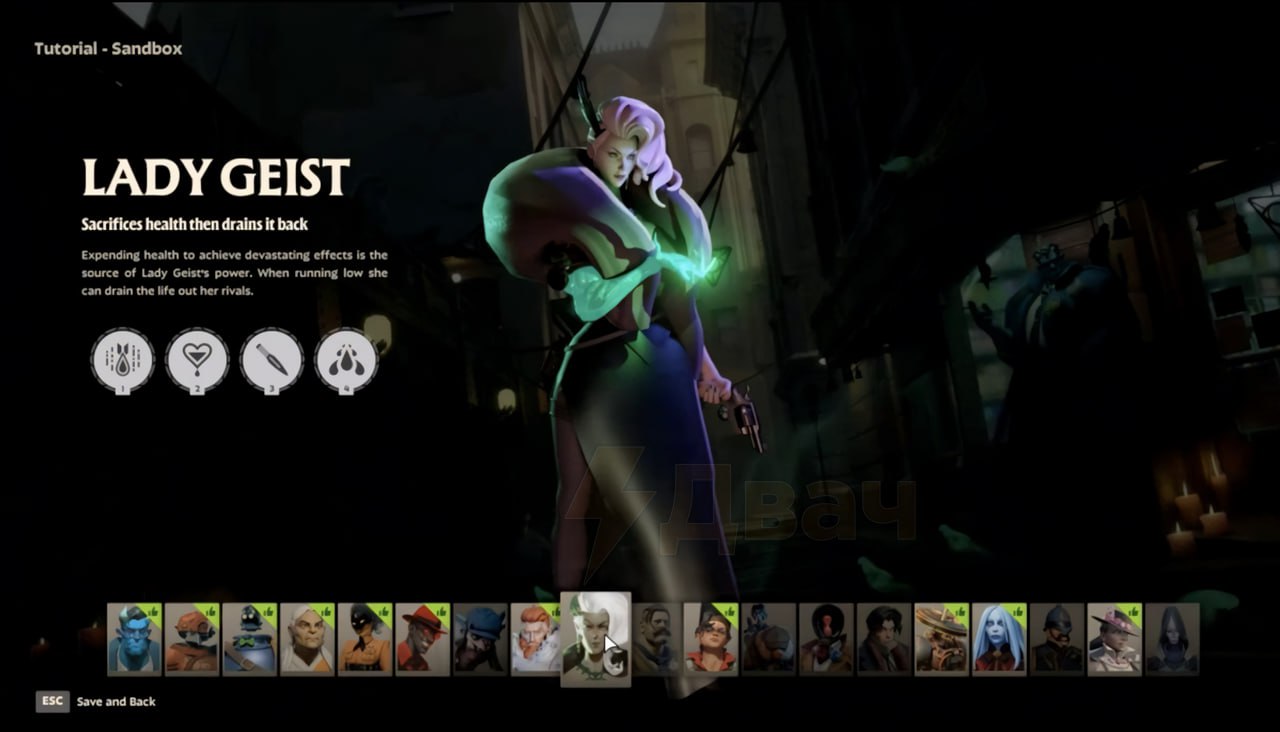Choose the gargoyle wearing a blue hat
1280x732 pixels.
[x=480, y=638]
